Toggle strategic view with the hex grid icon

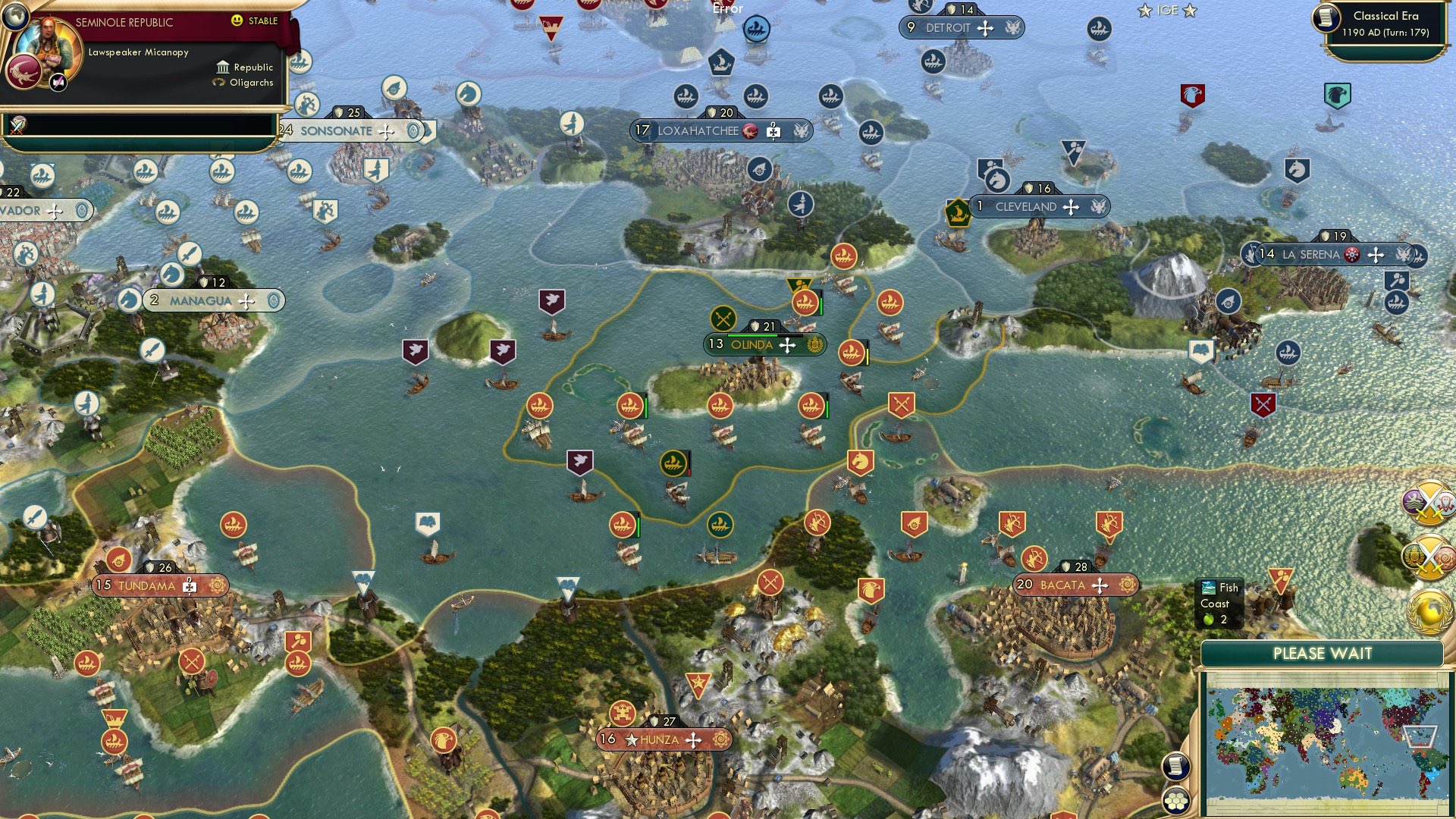1175,800
